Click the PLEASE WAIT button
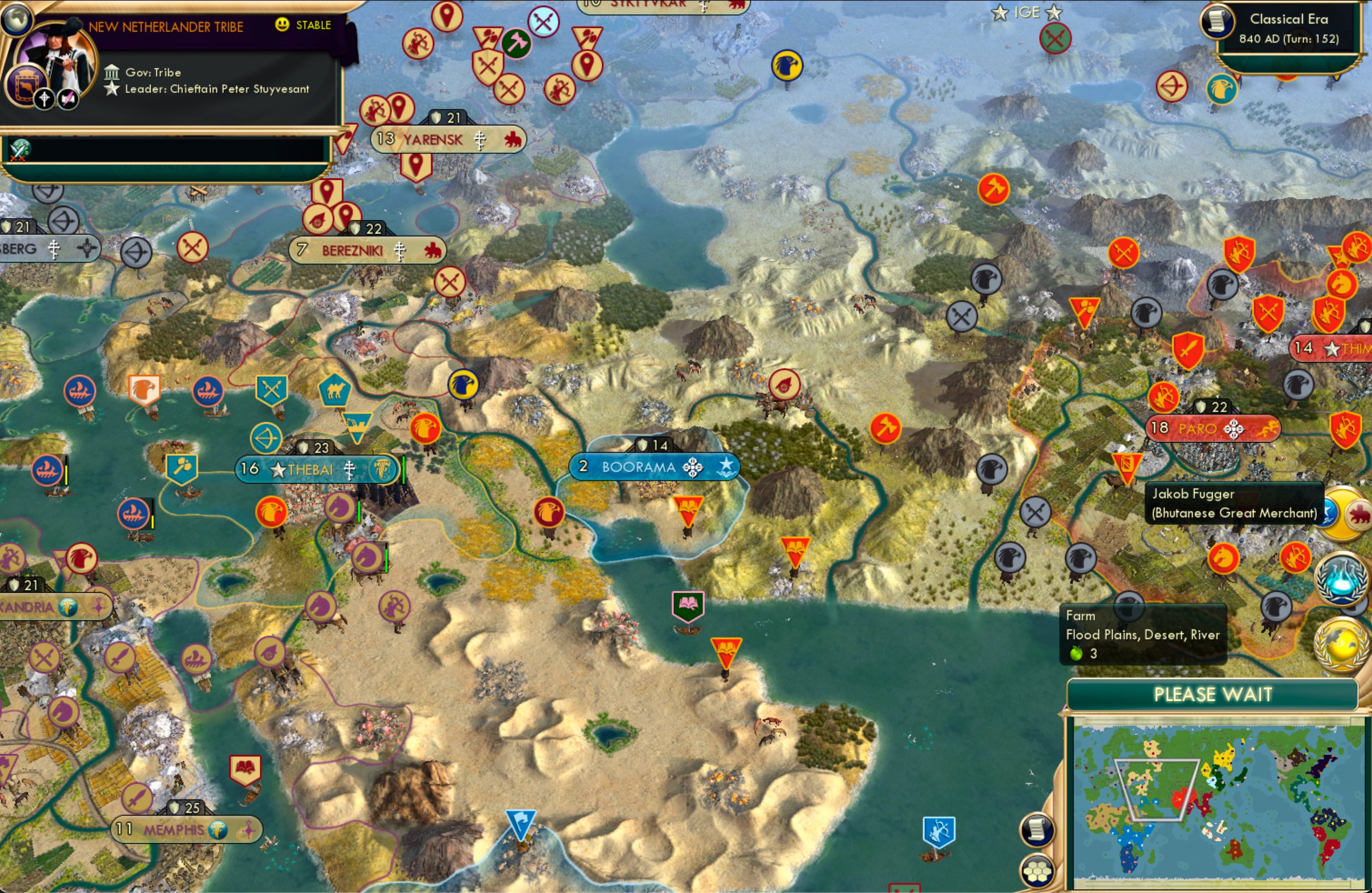The height and width of the screenshot is (893, 1372). [x=1213, y=695]
